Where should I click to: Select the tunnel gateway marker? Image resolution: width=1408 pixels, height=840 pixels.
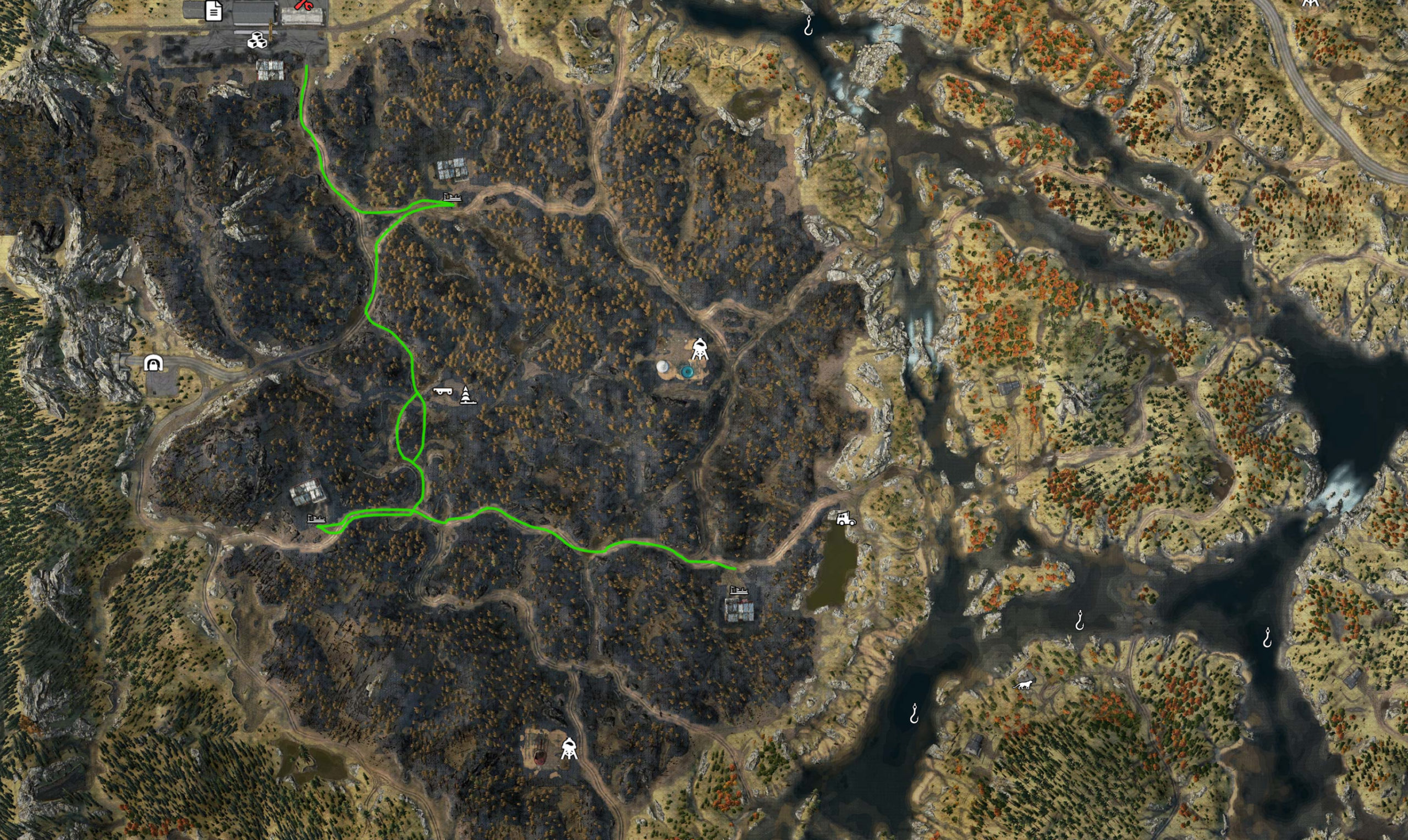pyautogui.click(x=153, y=363)
